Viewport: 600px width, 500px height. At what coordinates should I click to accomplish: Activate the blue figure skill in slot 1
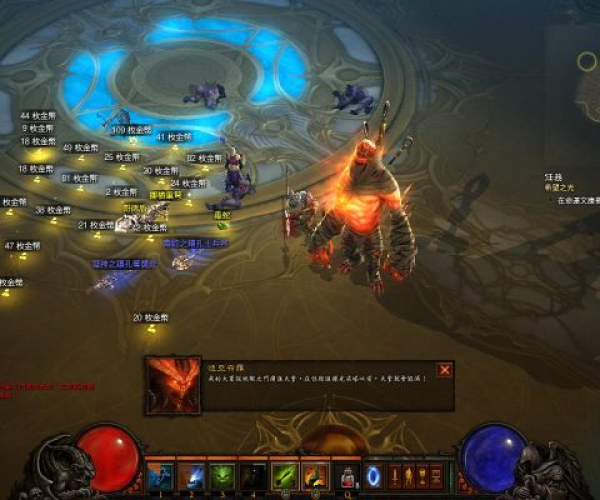(160, 475)
